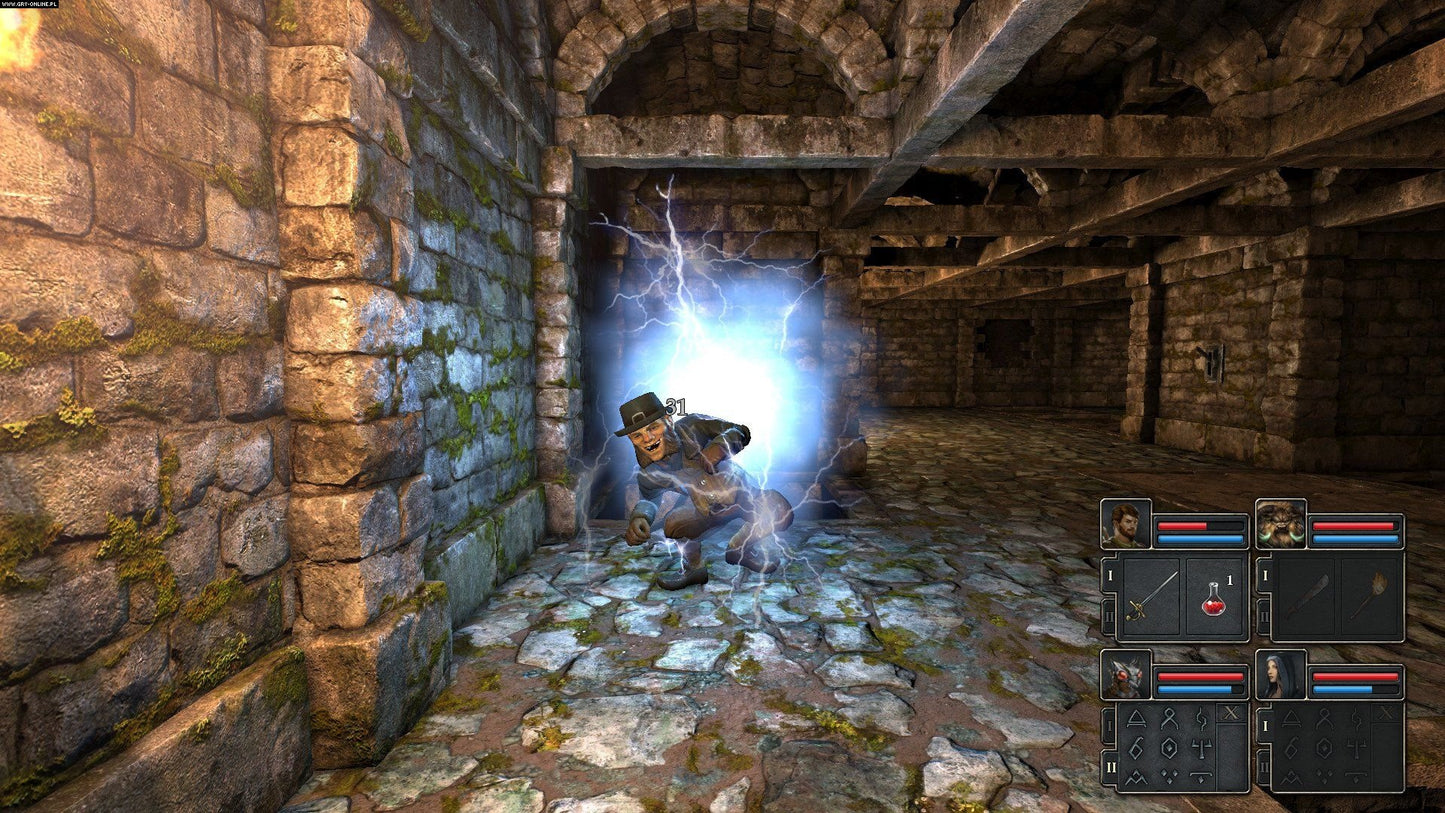The width and height of the screenshot is (1445, 813).
Task: Open the minotaur champion's portrait
Action: 1281,524
